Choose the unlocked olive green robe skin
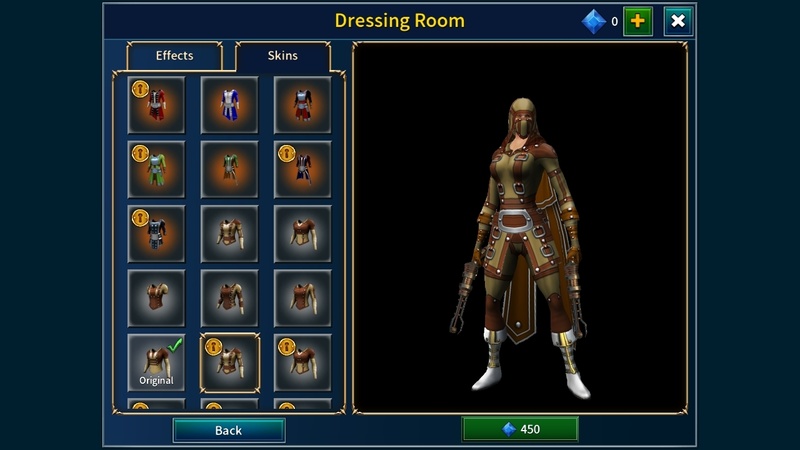The image size is (800, 450). click(x=229, y=169)
